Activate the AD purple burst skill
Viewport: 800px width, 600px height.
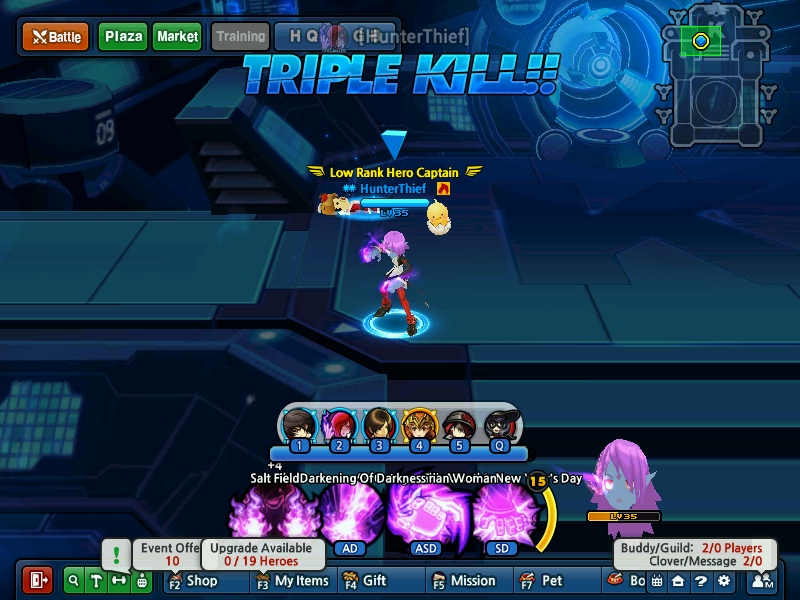[x=351, y=512]
